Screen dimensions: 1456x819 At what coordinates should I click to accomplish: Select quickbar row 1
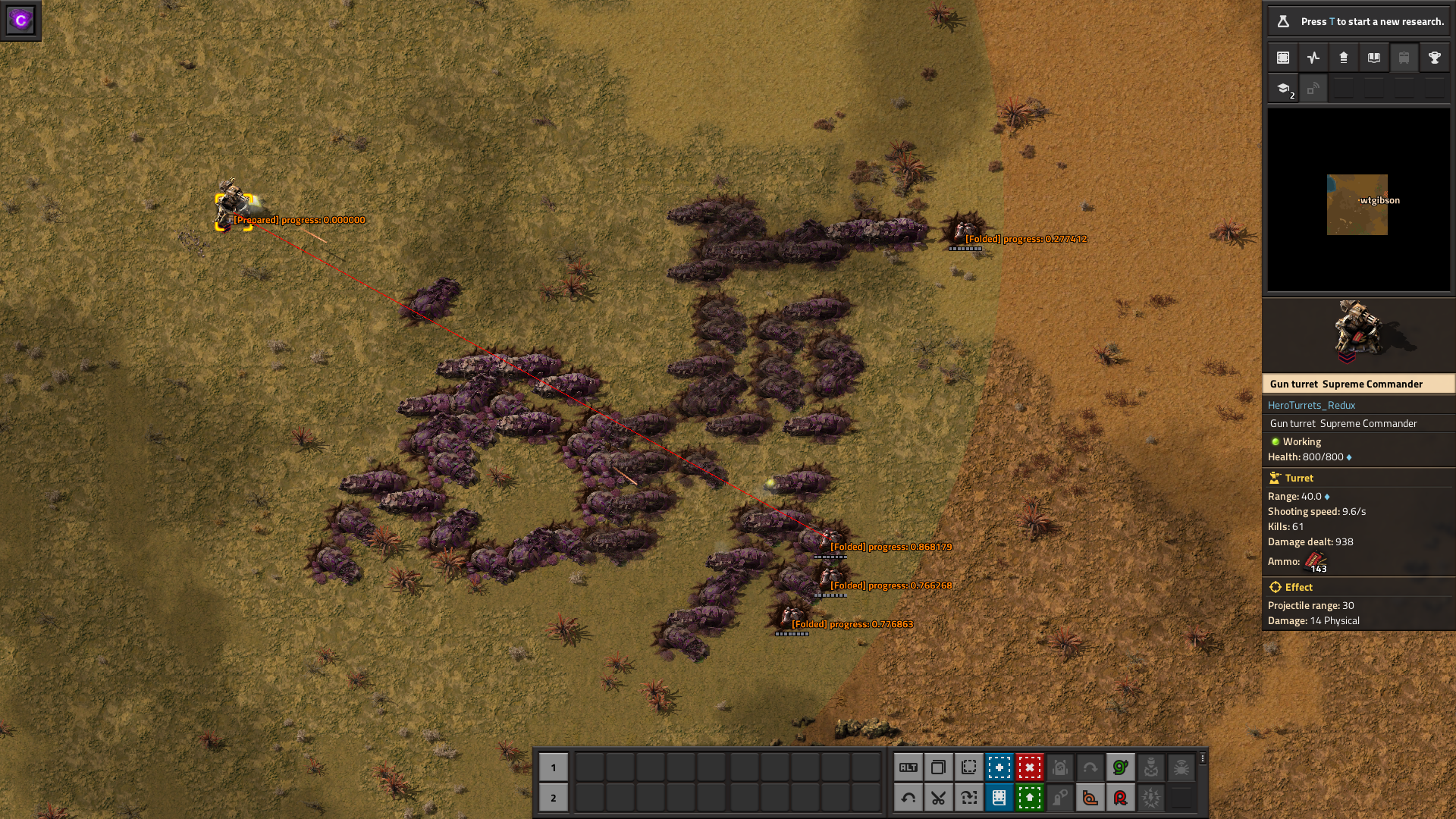click(x=554, y=767)
